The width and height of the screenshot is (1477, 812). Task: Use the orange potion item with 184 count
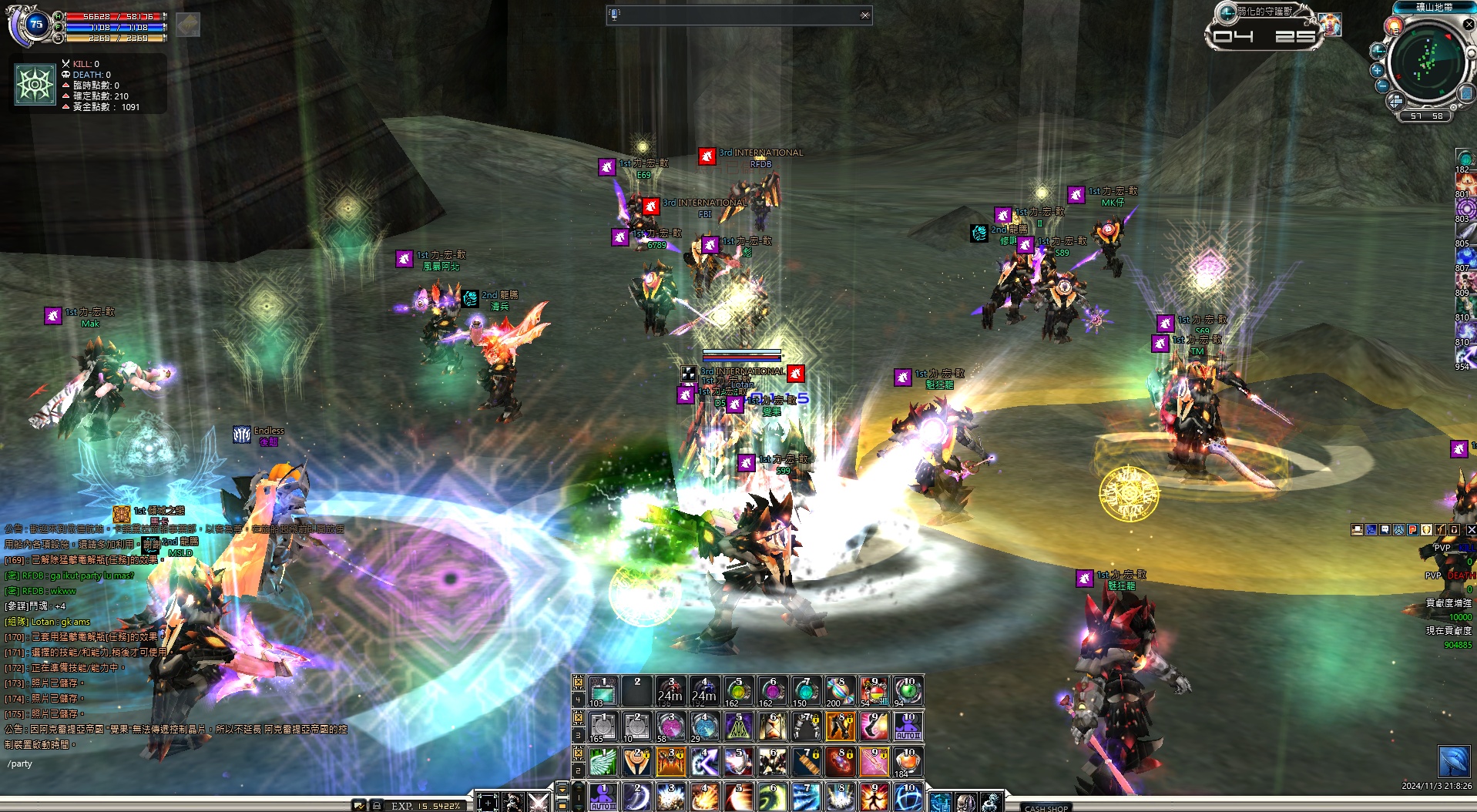[908, 761]
